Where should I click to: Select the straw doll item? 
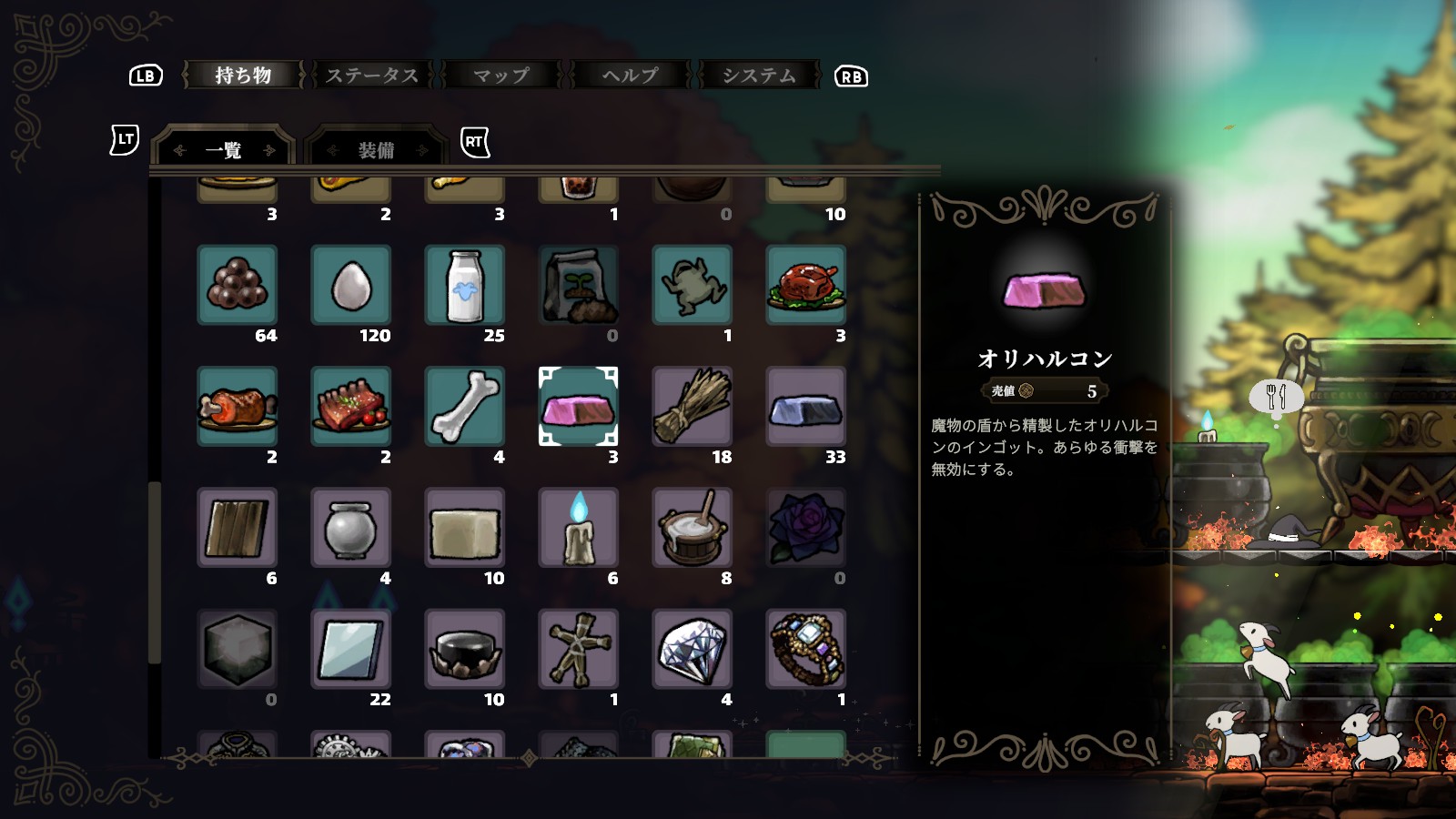[578, 649]
